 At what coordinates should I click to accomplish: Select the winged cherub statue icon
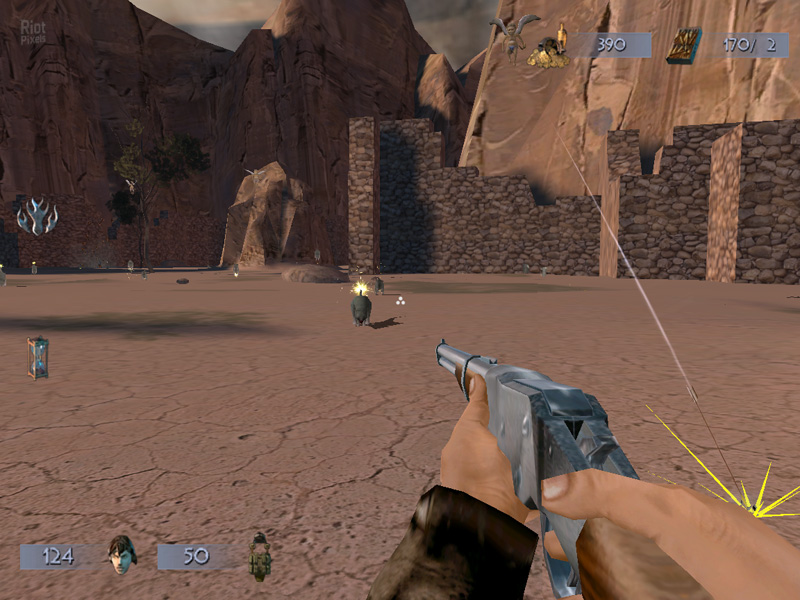click(514, 35)
